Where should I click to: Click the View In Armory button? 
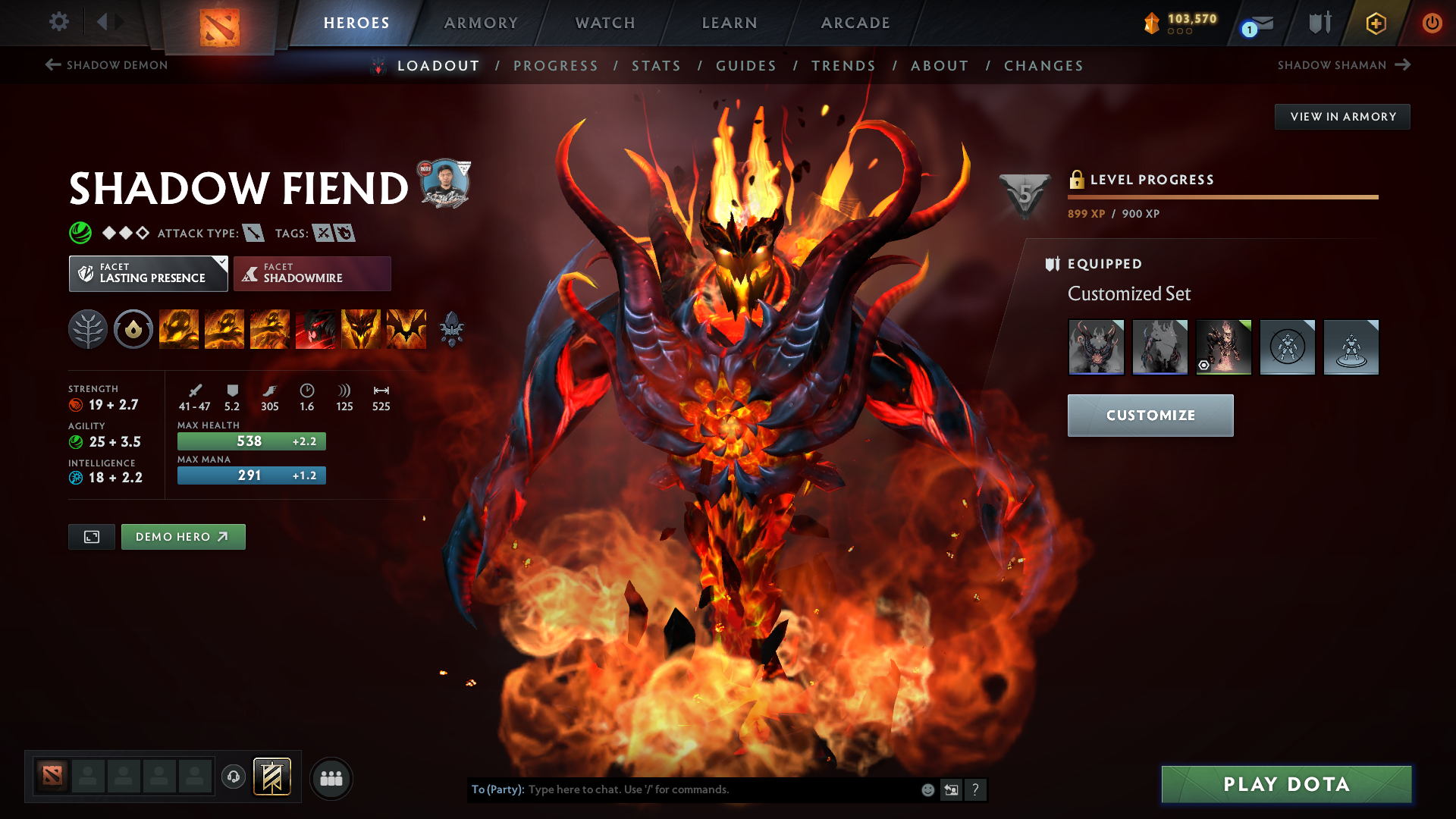[1342, 116]
